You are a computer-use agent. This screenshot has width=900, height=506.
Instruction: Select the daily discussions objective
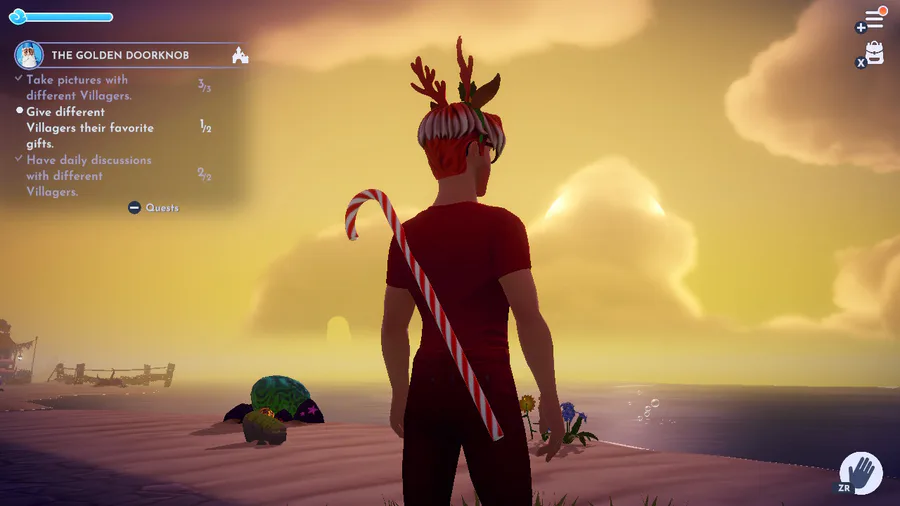pyautogui.click(x=89, y=175)
